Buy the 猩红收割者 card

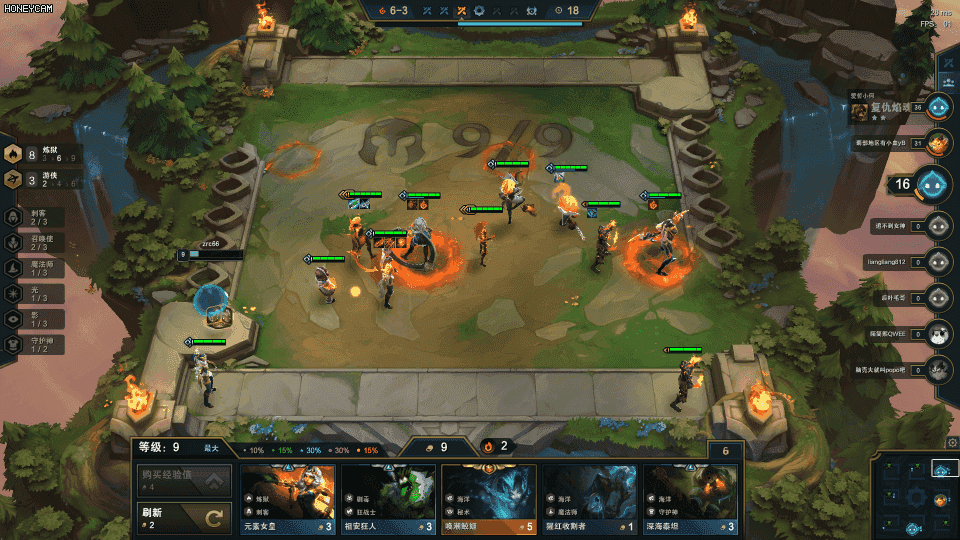click(590, 498)
